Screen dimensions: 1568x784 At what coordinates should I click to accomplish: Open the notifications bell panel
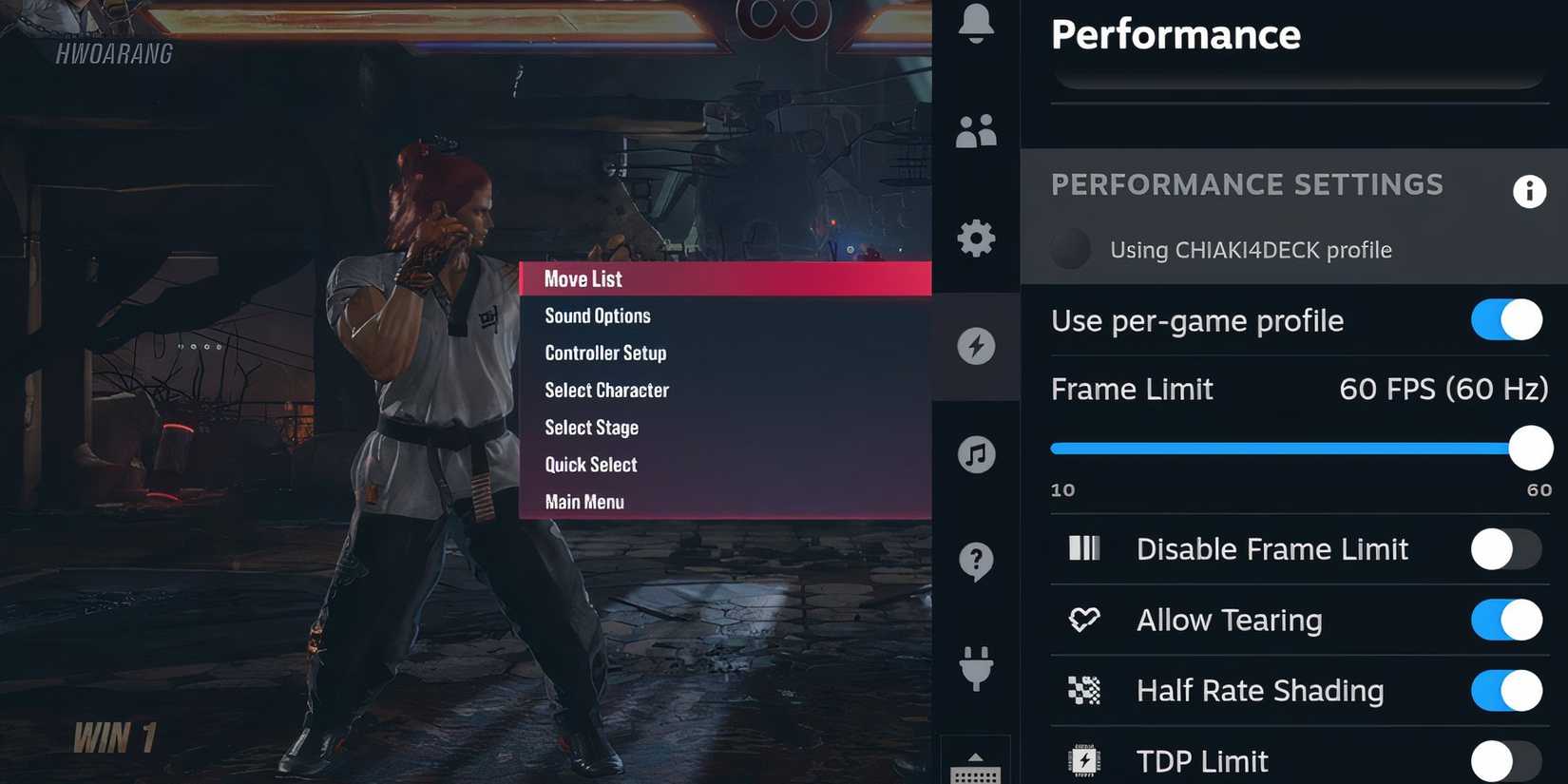(976, 24)
